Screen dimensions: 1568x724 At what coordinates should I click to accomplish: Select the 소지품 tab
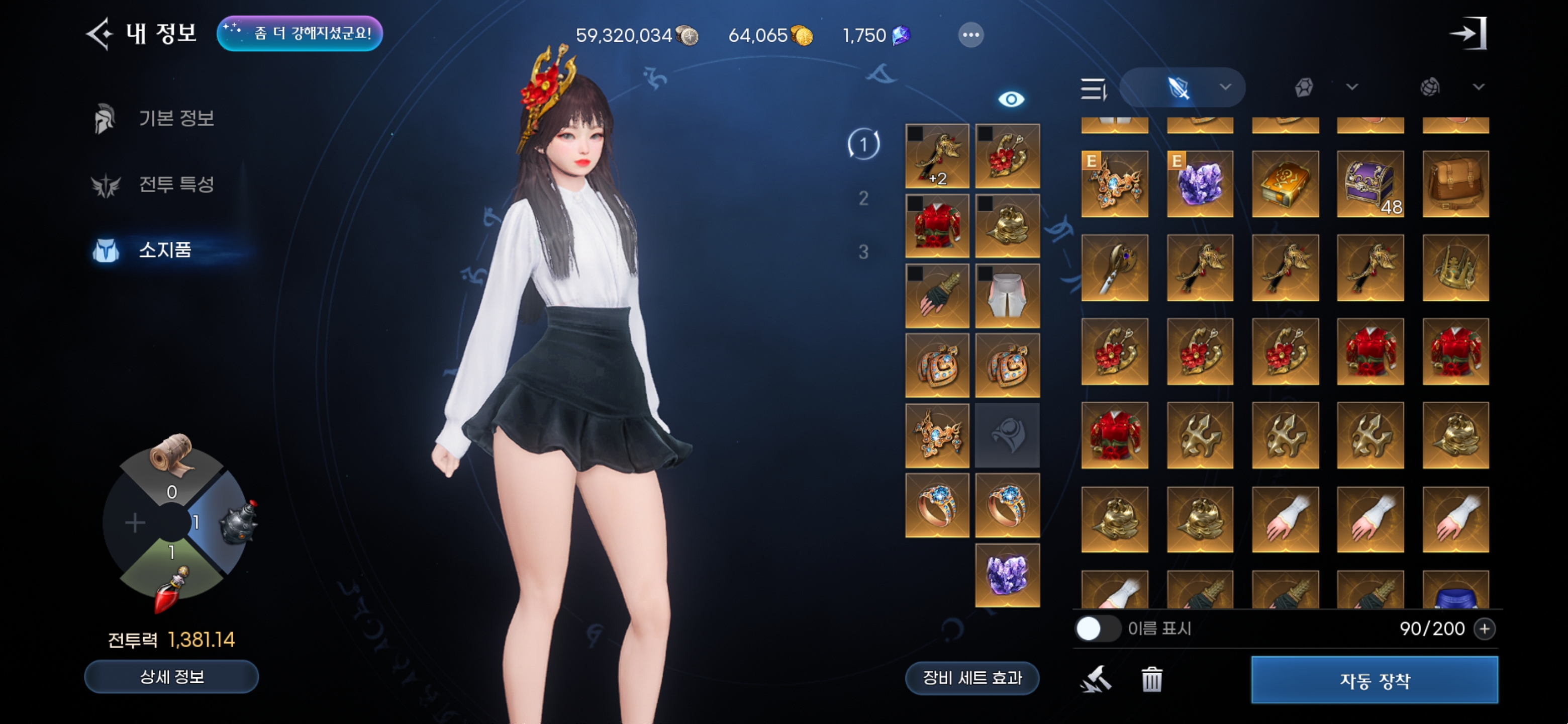pos(164,250)
